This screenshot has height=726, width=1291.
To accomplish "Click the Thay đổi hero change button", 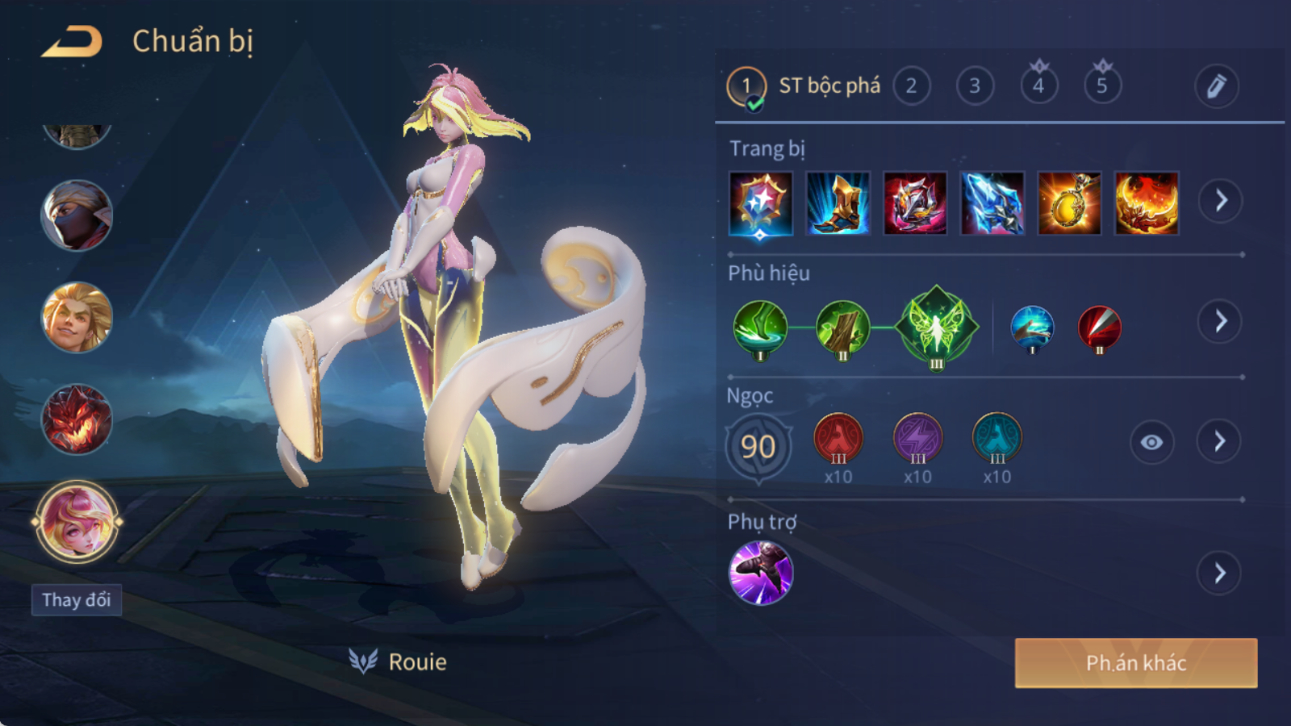I will pyautogui.click(x=76, y=600).
